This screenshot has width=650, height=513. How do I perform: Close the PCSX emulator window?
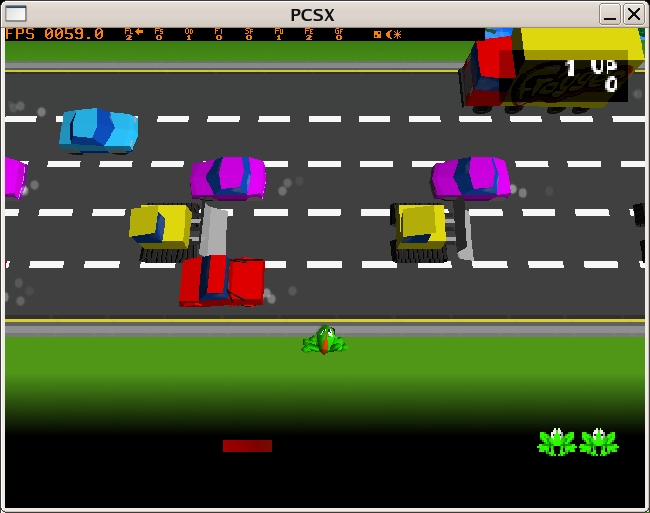[x=634, y=14]
